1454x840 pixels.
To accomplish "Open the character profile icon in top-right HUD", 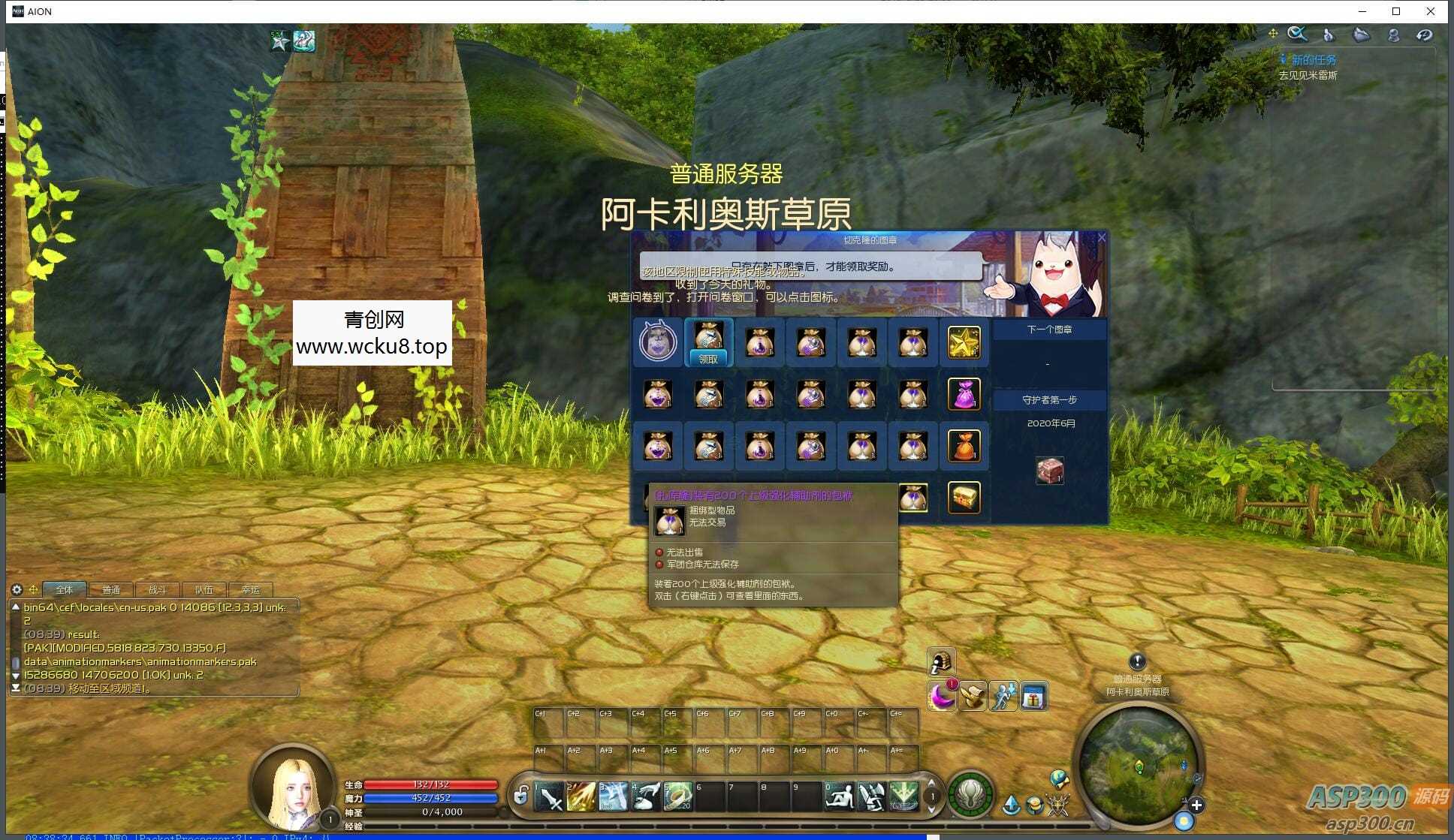I will 1394,35.
